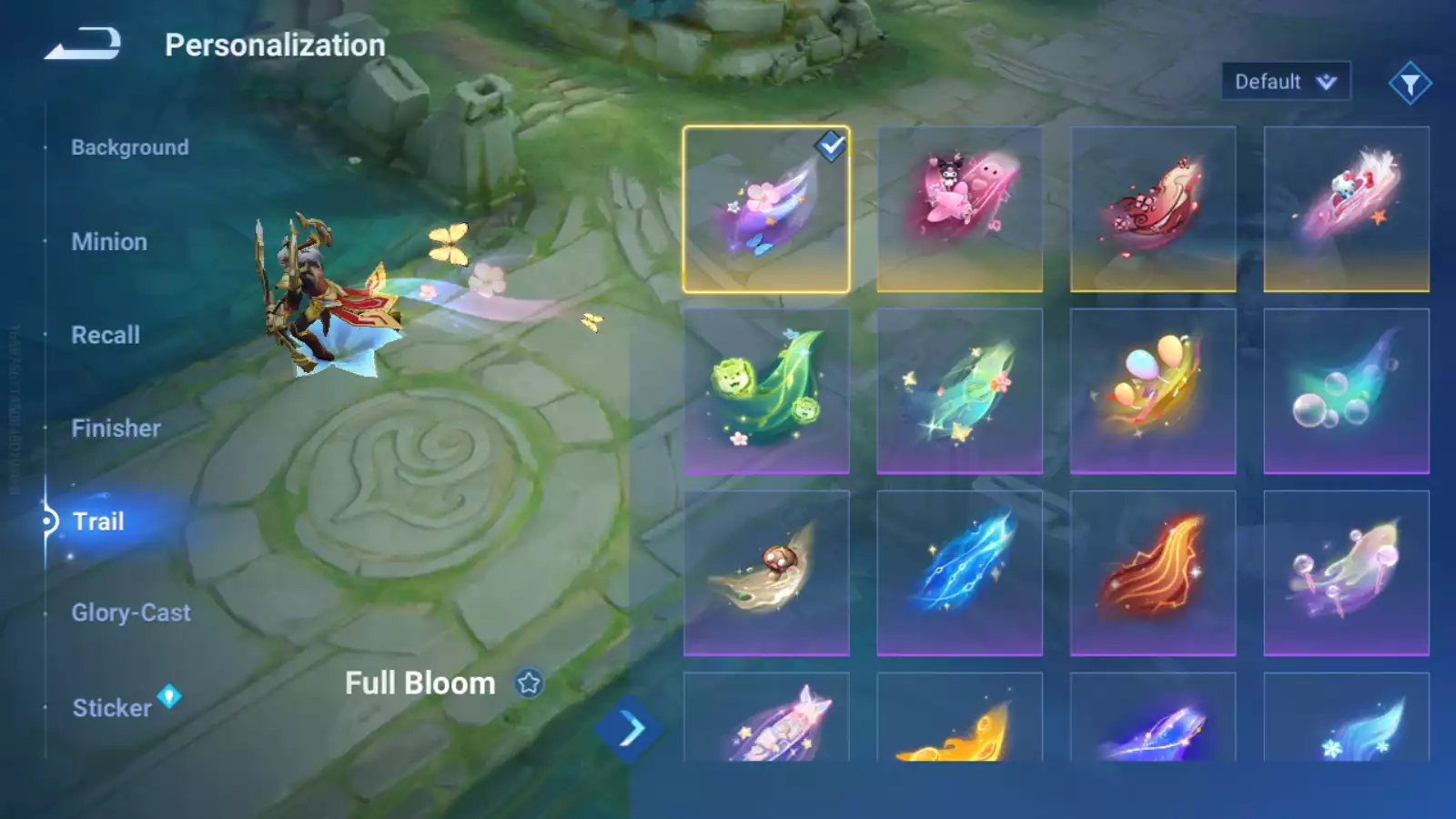
Task: Switch to the Sticker tab
Action: (112, 708)
